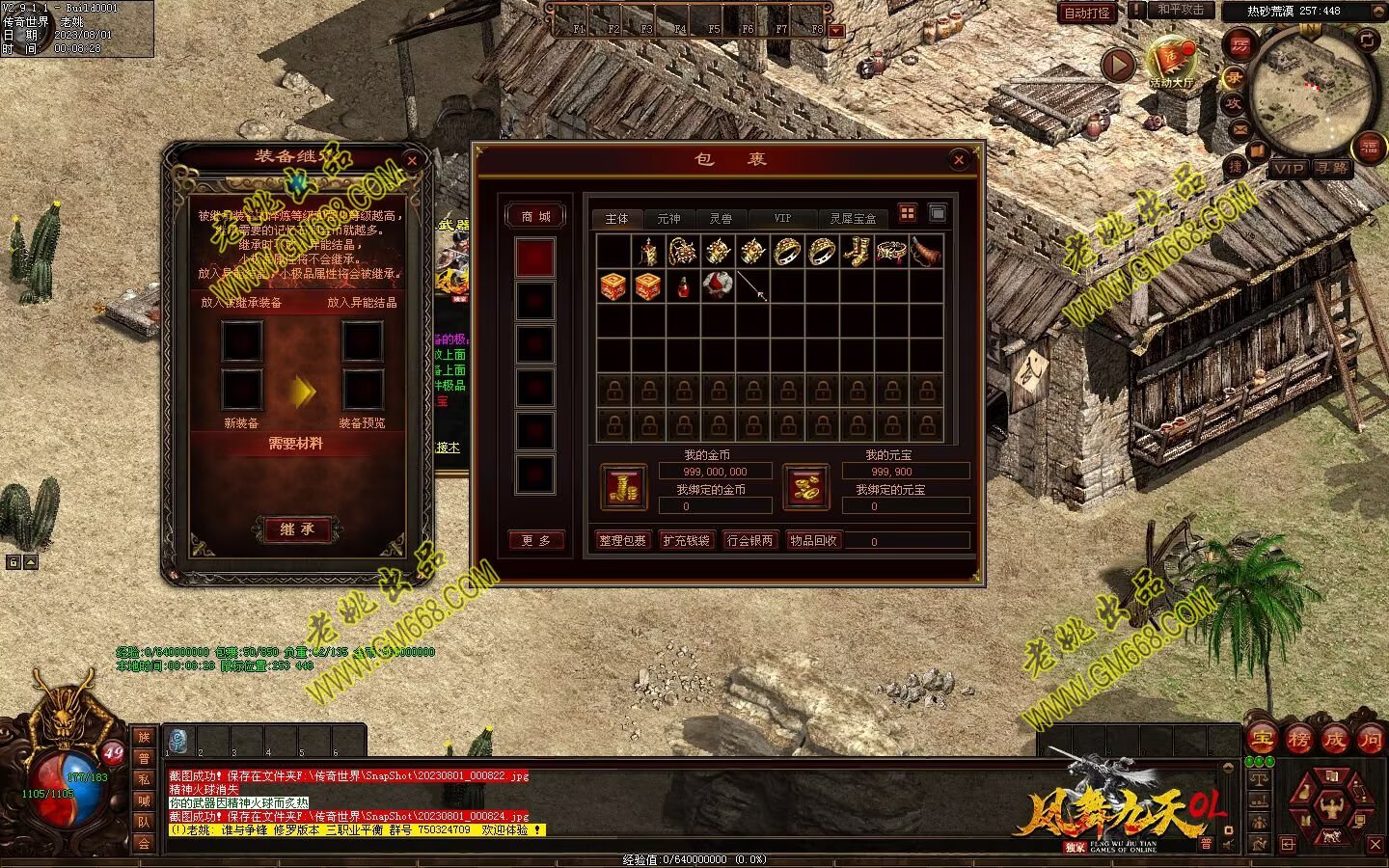
Task: Open the 商城 shop from the bag
Action: coord(535,217)
